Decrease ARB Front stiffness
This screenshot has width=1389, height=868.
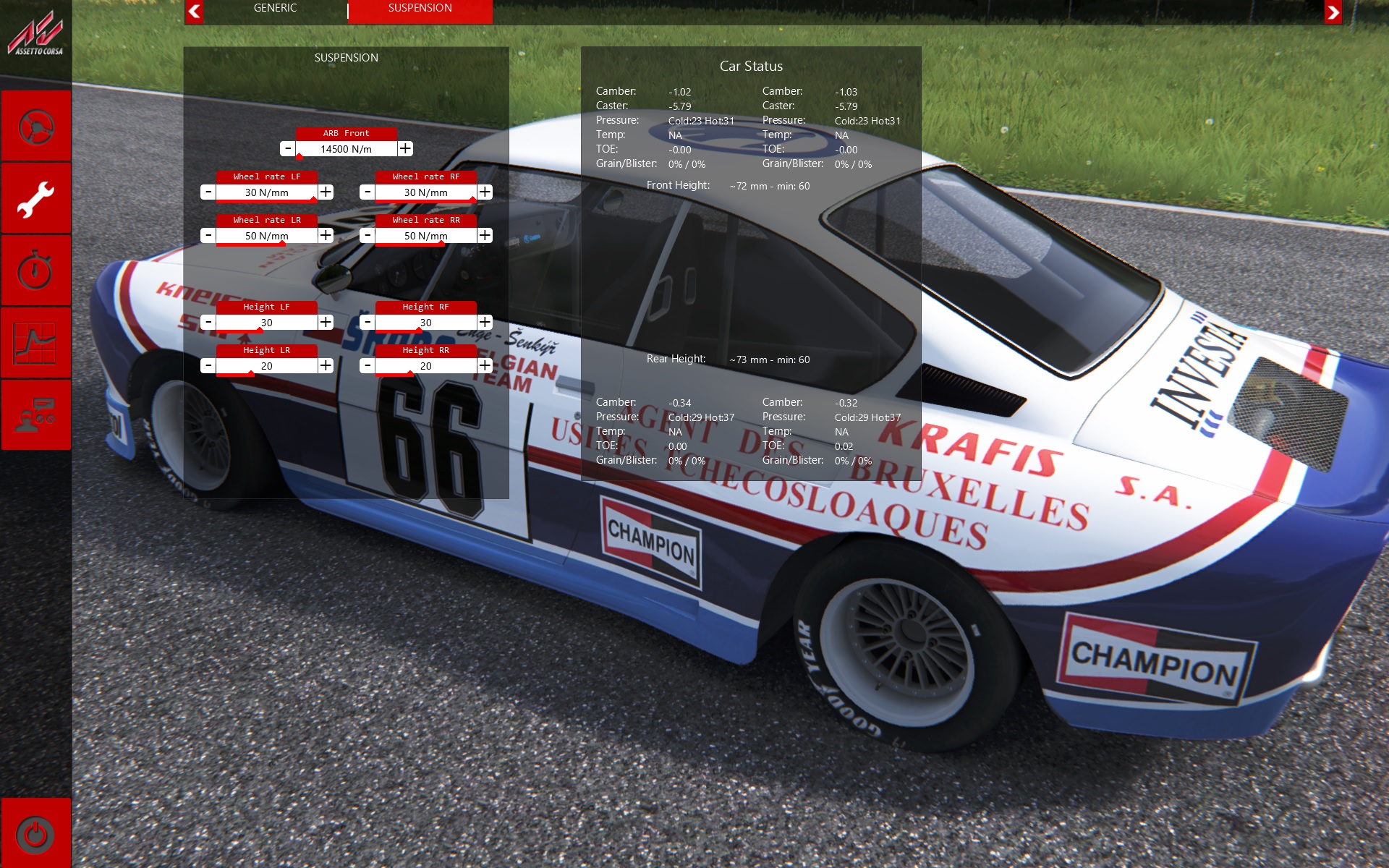pyautogui.click(x=288, y=148)
